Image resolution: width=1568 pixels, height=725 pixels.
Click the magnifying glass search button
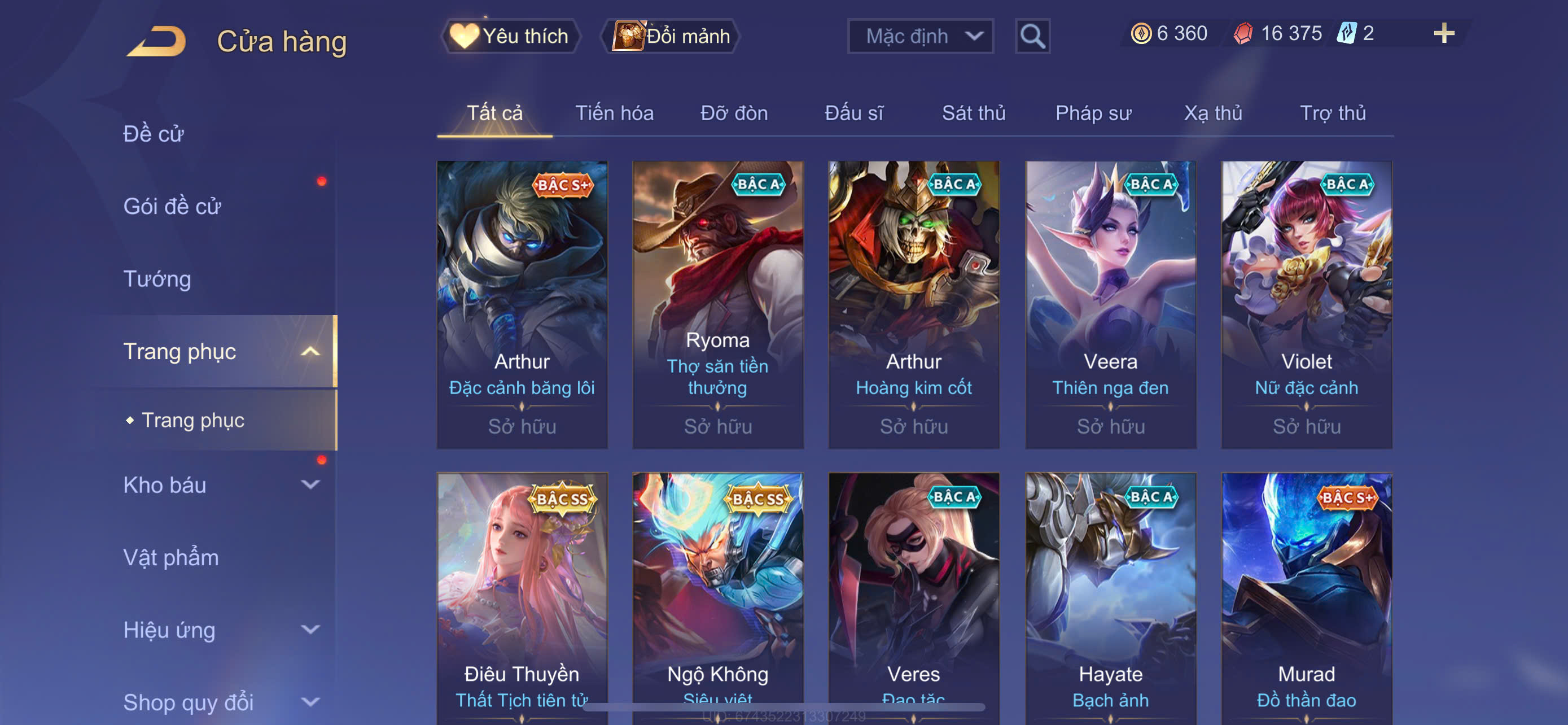1032,36
